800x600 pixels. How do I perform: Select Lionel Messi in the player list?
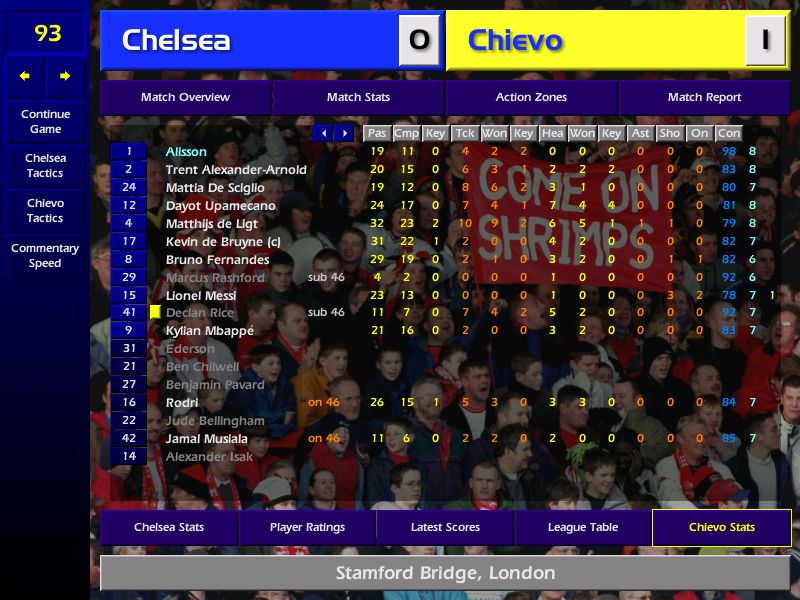201,295
